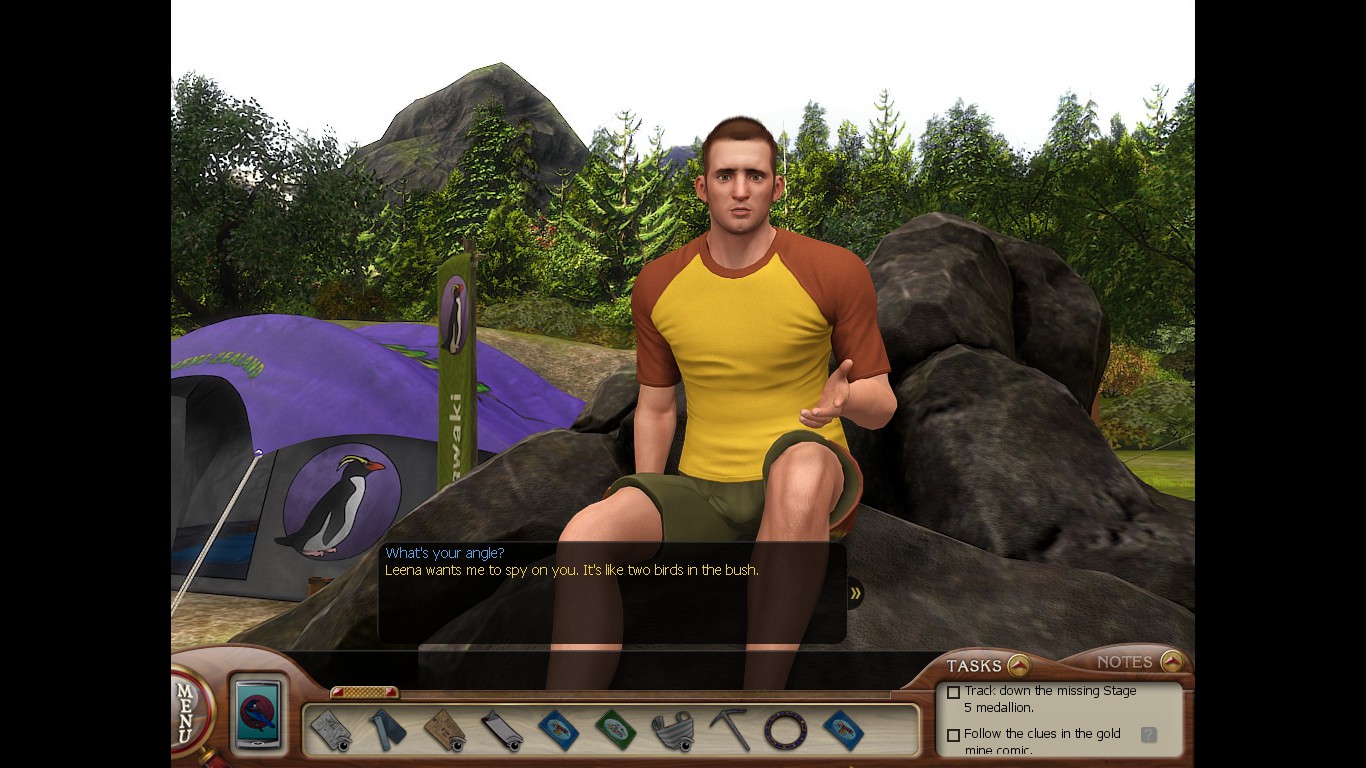This screenshot has width=1366, height=768.
Task: Open the round MENU button
Action: (188, 710)
